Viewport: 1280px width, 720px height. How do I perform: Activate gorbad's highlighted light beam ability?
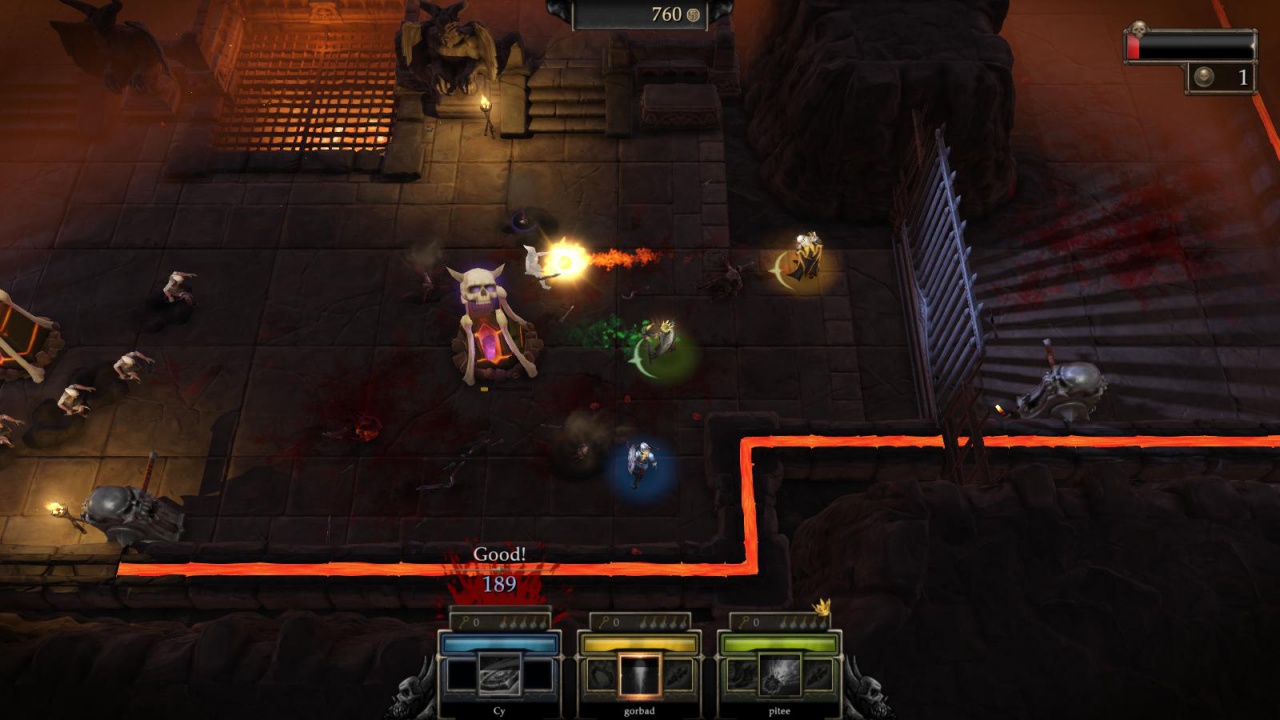click(639, 675)
